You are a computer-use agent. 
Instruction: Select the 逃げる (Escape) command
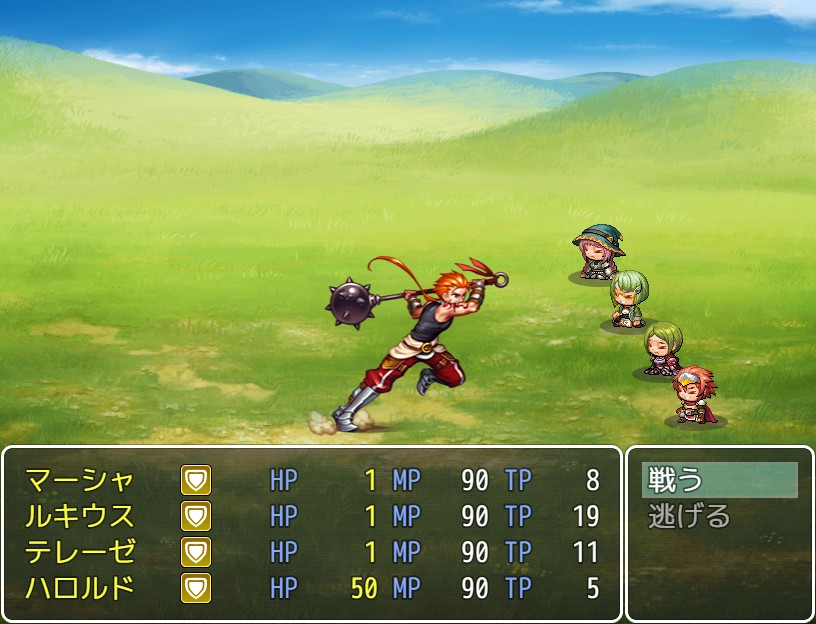(x=718, y=516)
